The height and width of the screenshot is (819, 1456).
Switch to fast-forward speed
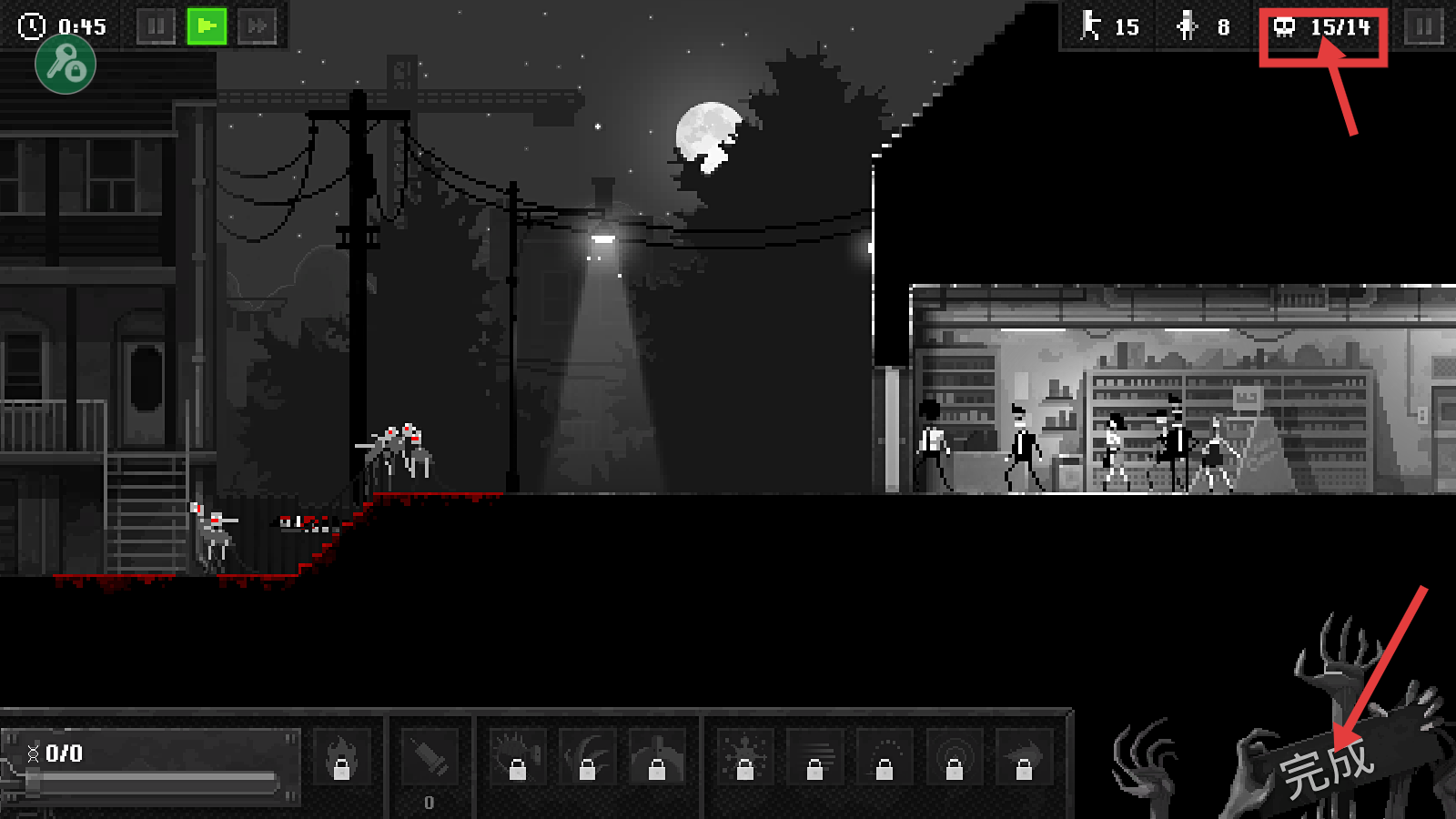(x=258, y=26)
